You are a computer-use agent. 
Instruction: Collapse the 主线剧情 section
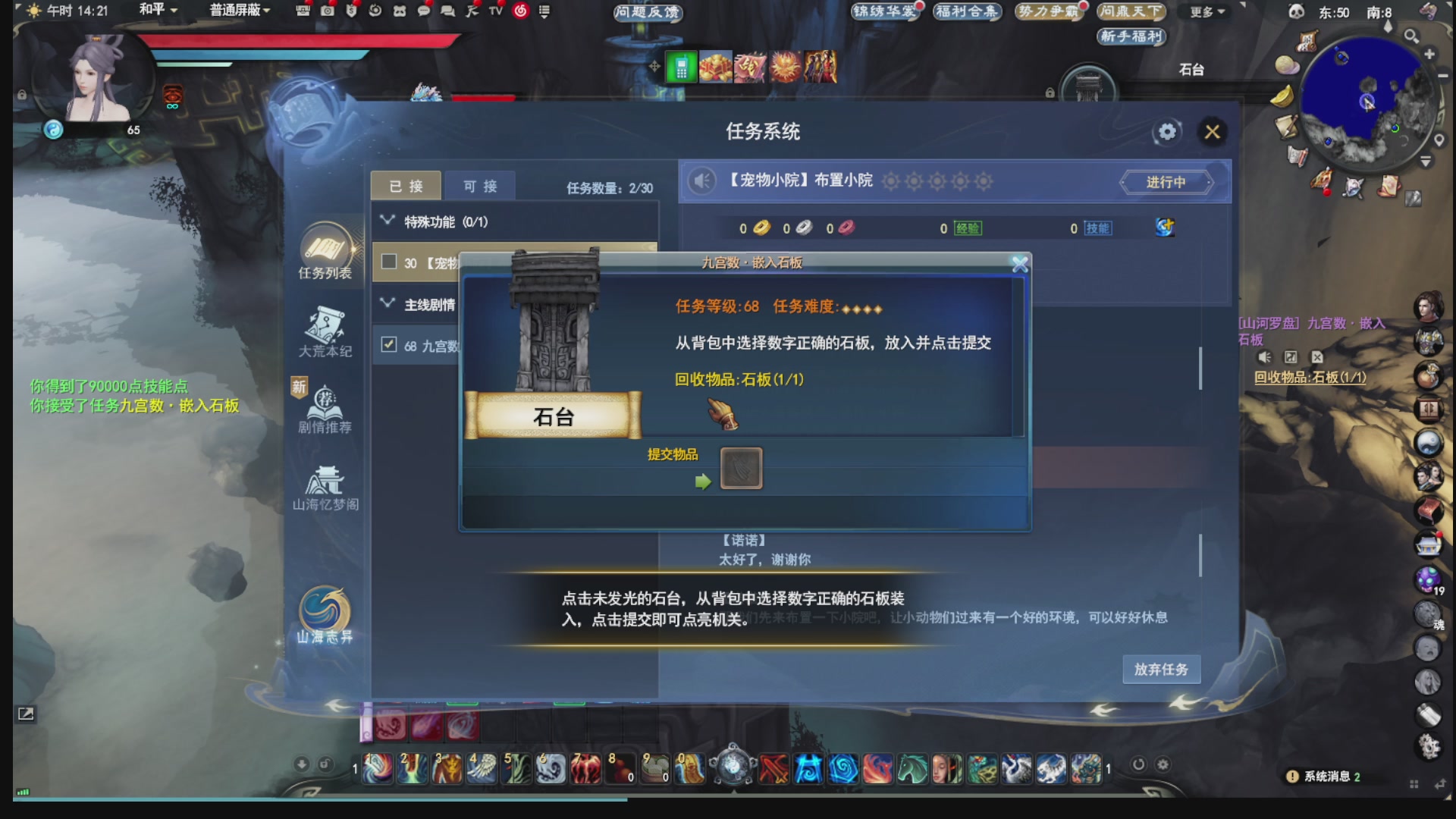click(x=387, y=302)
